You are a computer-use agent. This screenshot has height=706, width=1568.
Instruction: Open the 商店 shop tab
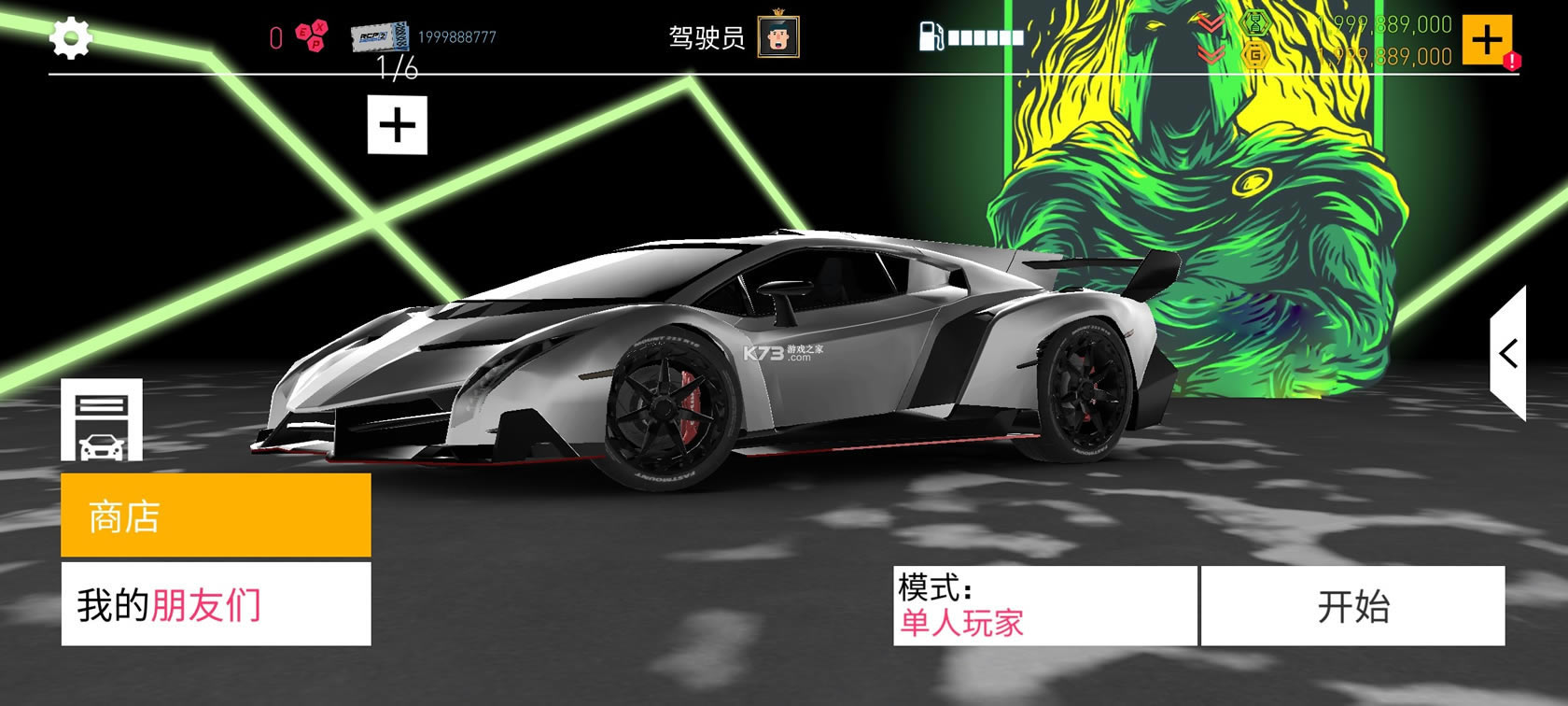point(215,515)
